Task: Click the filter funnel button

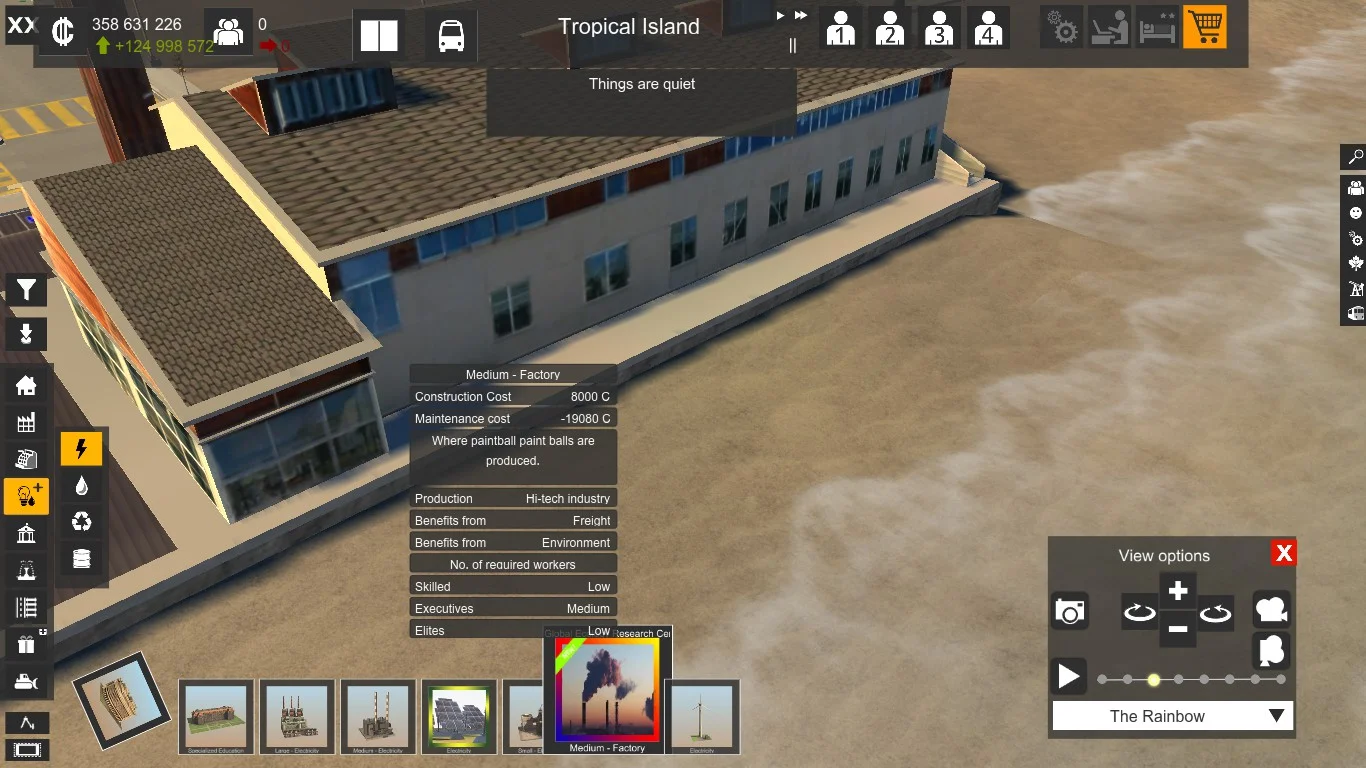Action: tap(26, 291)
